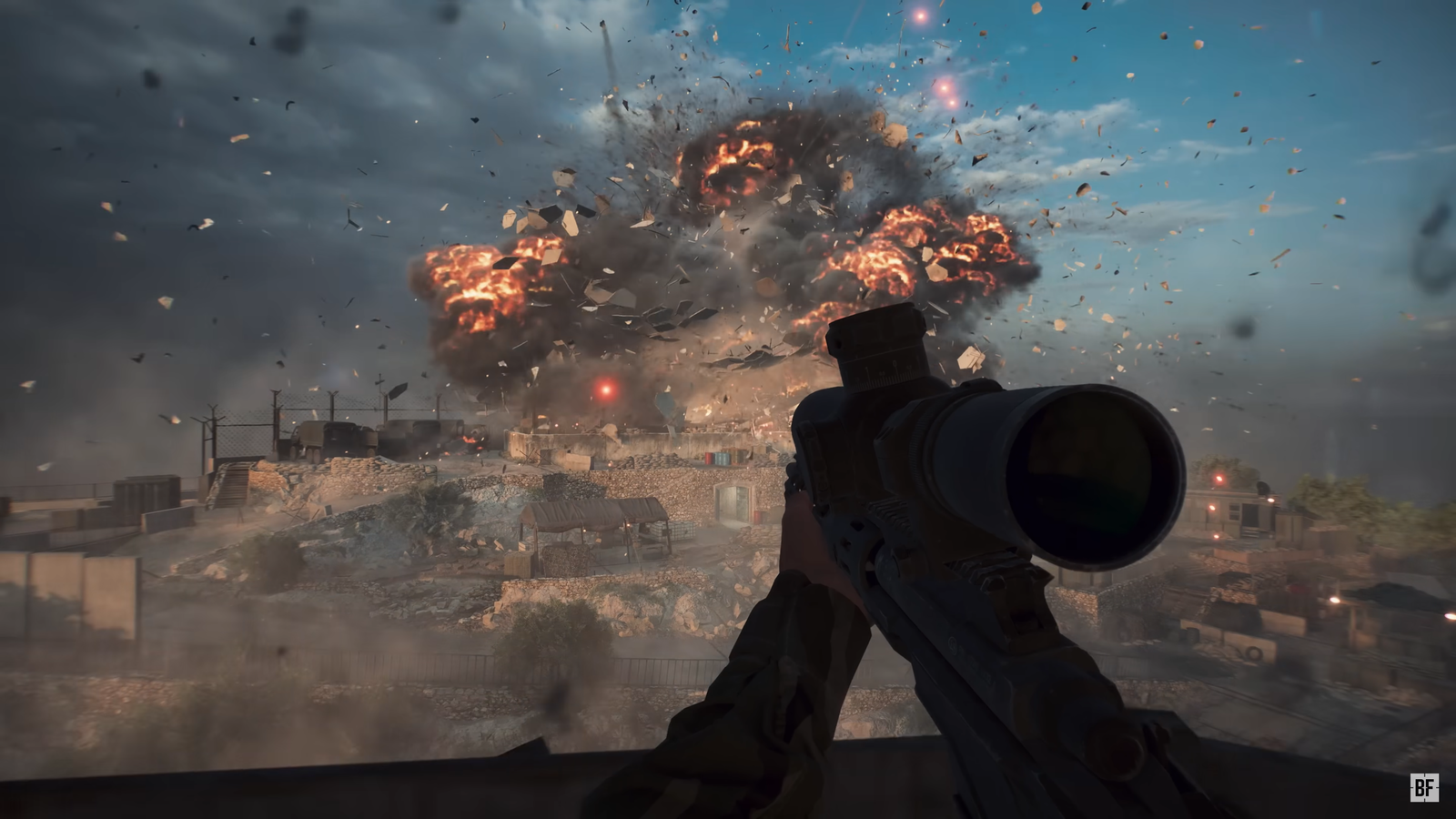Click the BF logo watermark
The width and height of the screenshot is (1456, 819).
1424,787
